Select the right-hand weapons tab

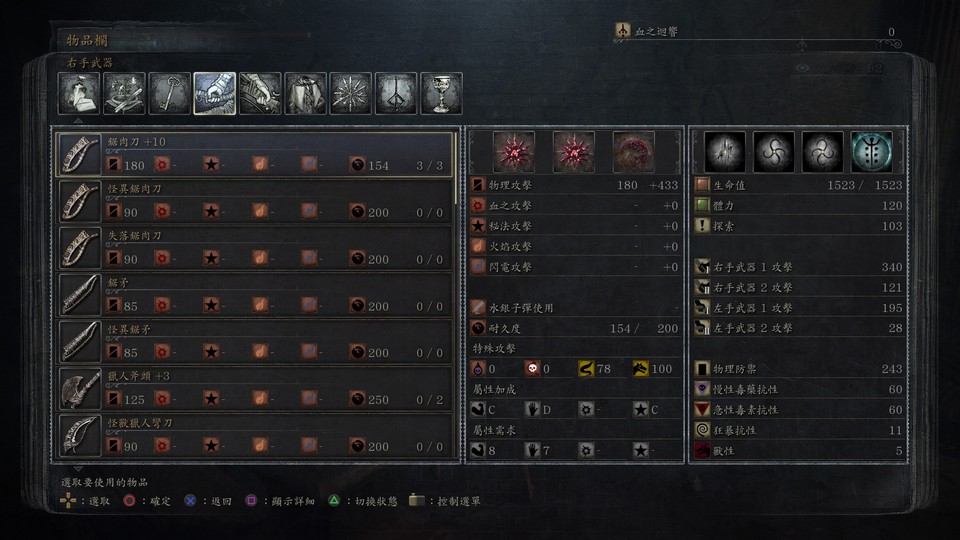pos(215,93)
